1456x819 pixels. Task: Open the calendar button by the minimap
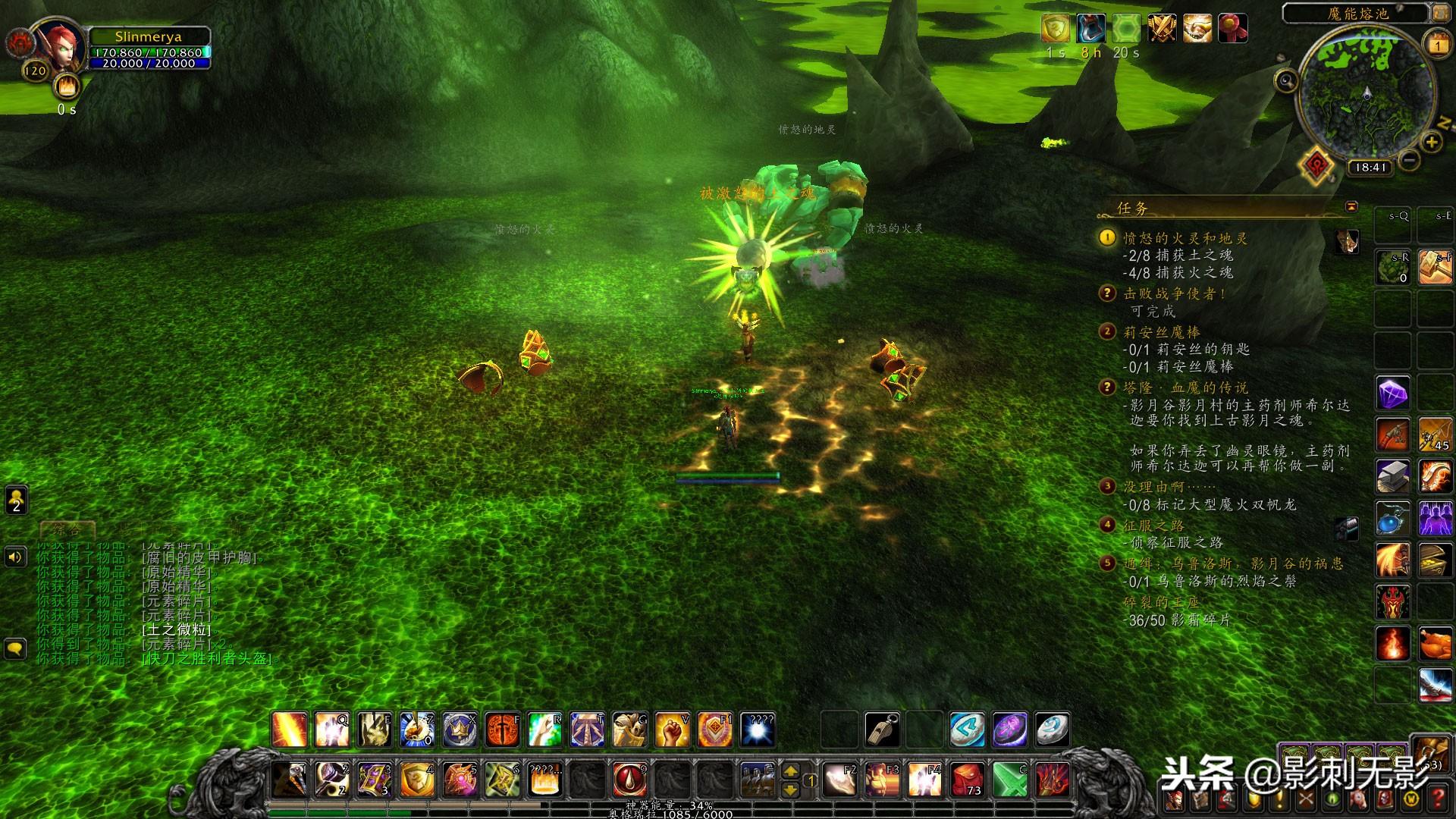click(1438, 44)
